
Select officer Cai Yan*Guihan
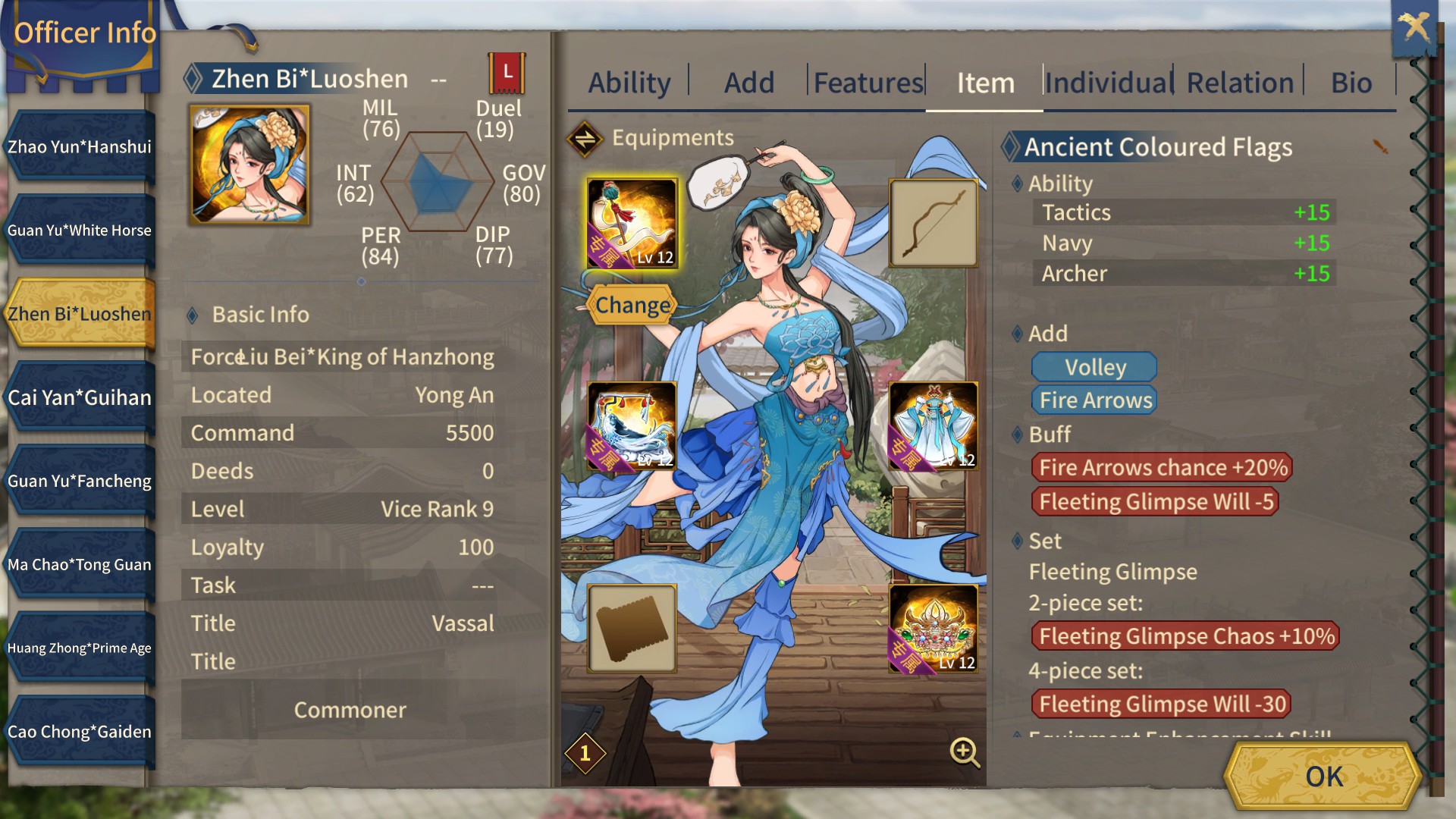[x=80, y=397]
